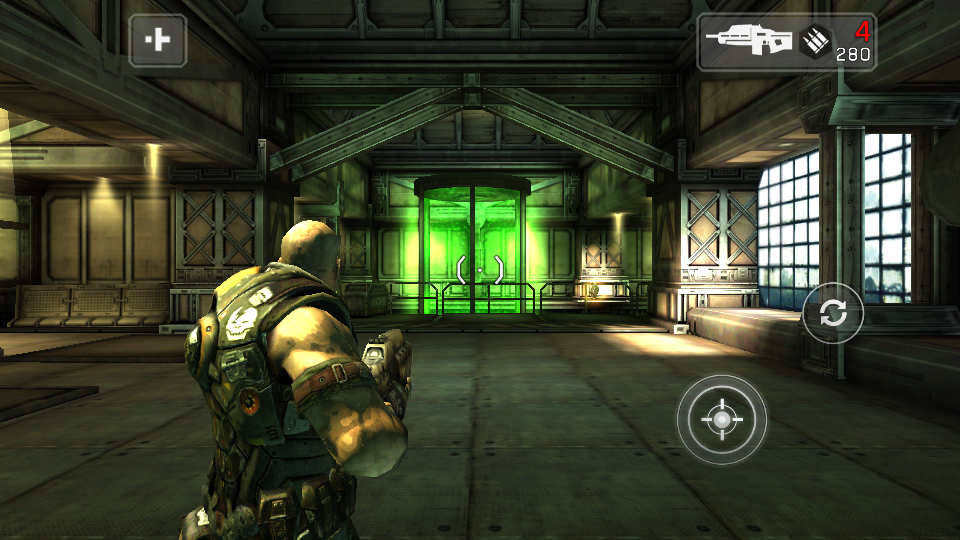This screenshot has width=960, height=540.
Task: Click the square button with the plus symbol
Action: [x=157, y=40]
